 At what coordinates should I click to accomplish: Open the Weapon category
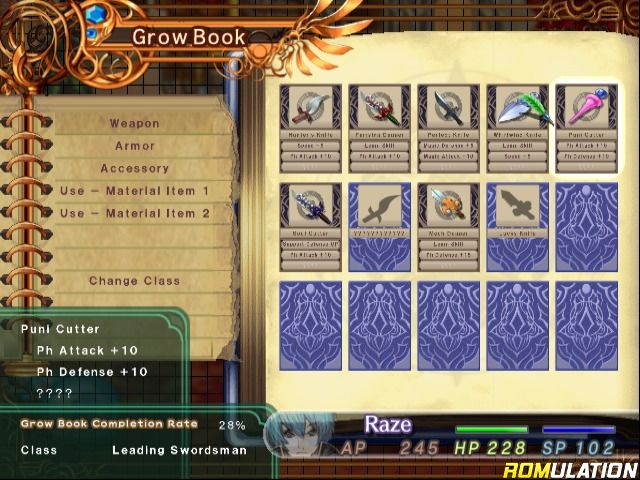(x=134, y=123)
